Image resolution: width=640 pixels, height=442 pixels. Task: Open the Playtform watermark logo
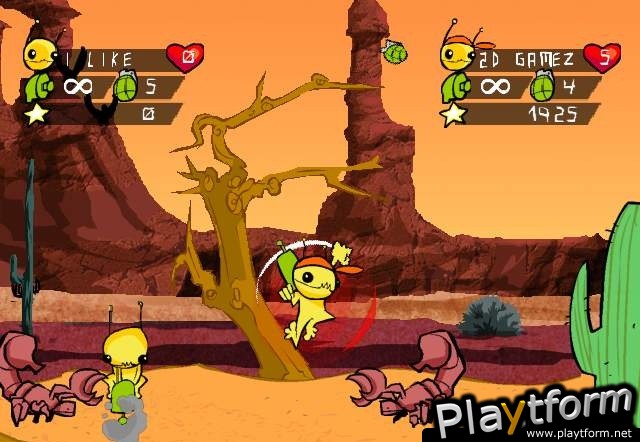(531, 414)
